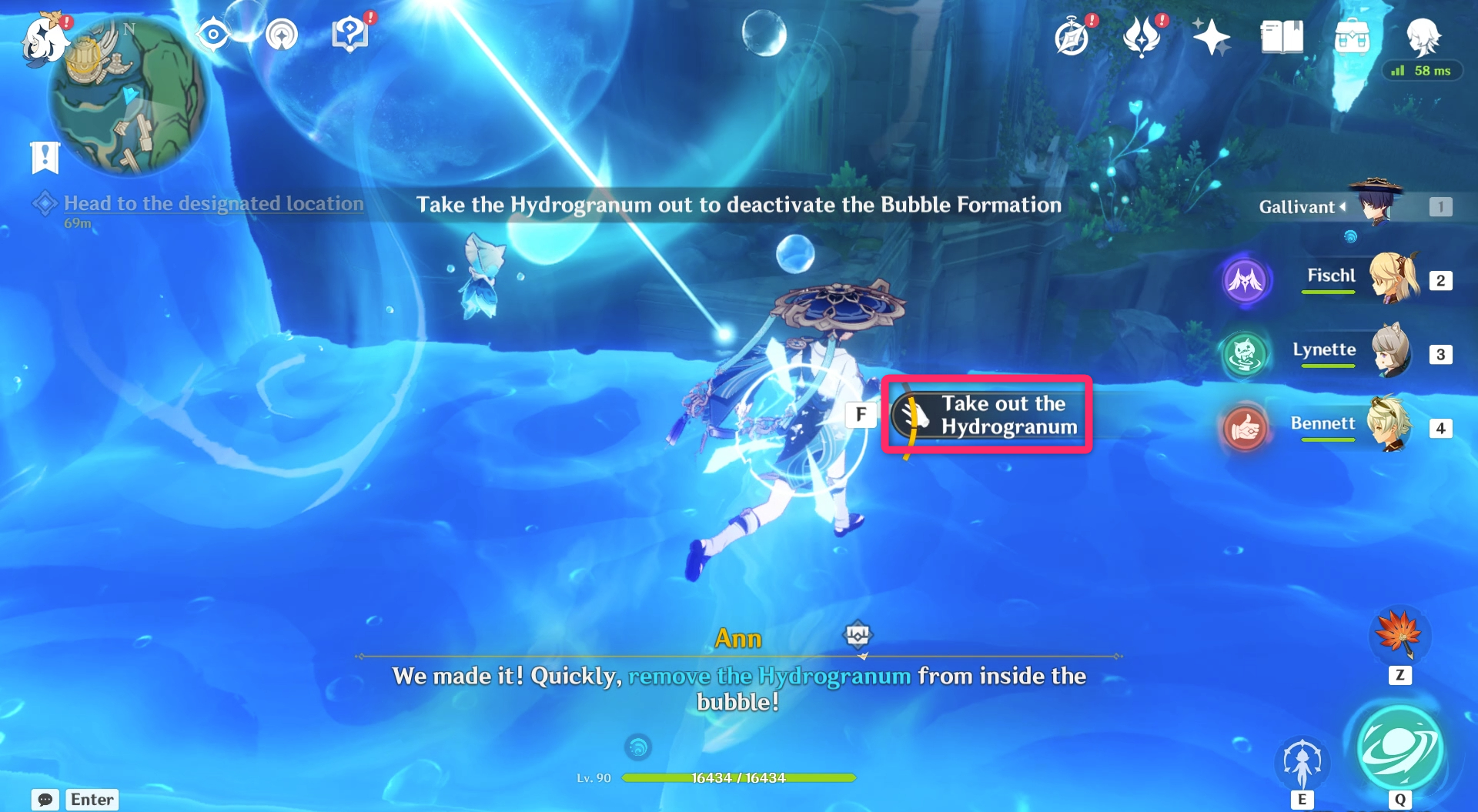Open the Paimon menu

44,40
